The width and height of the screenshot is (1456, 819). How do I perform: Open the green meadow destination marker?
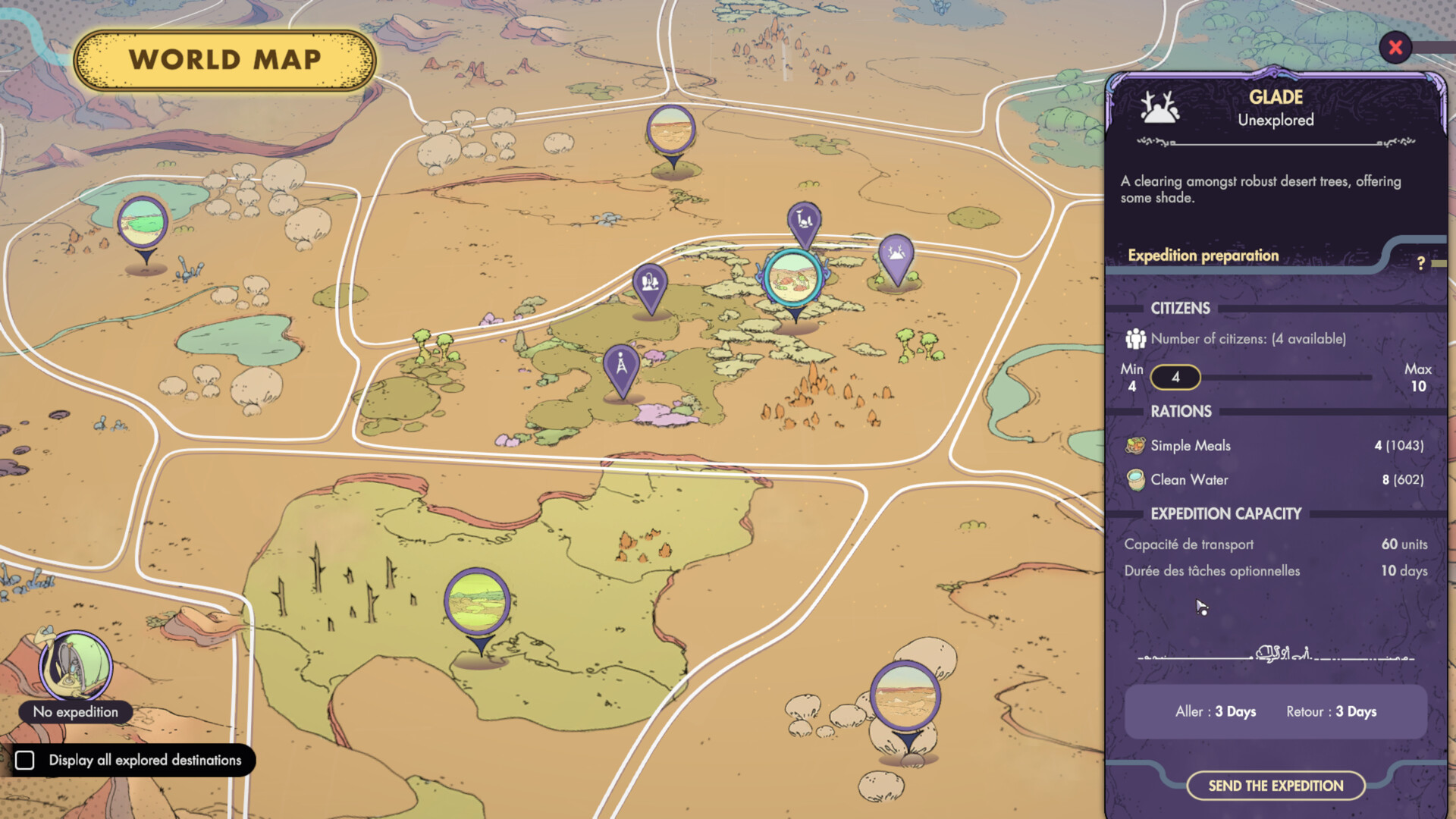pos(479,601)
